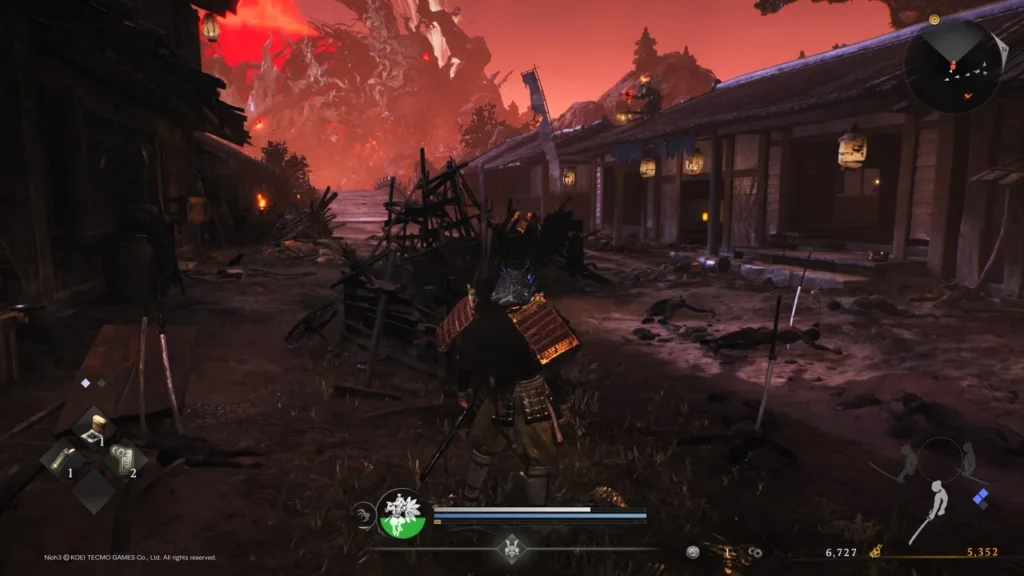1024x576 pixels.
Task: Click the samurai helmet style emblem
Action: coord(512,548)
